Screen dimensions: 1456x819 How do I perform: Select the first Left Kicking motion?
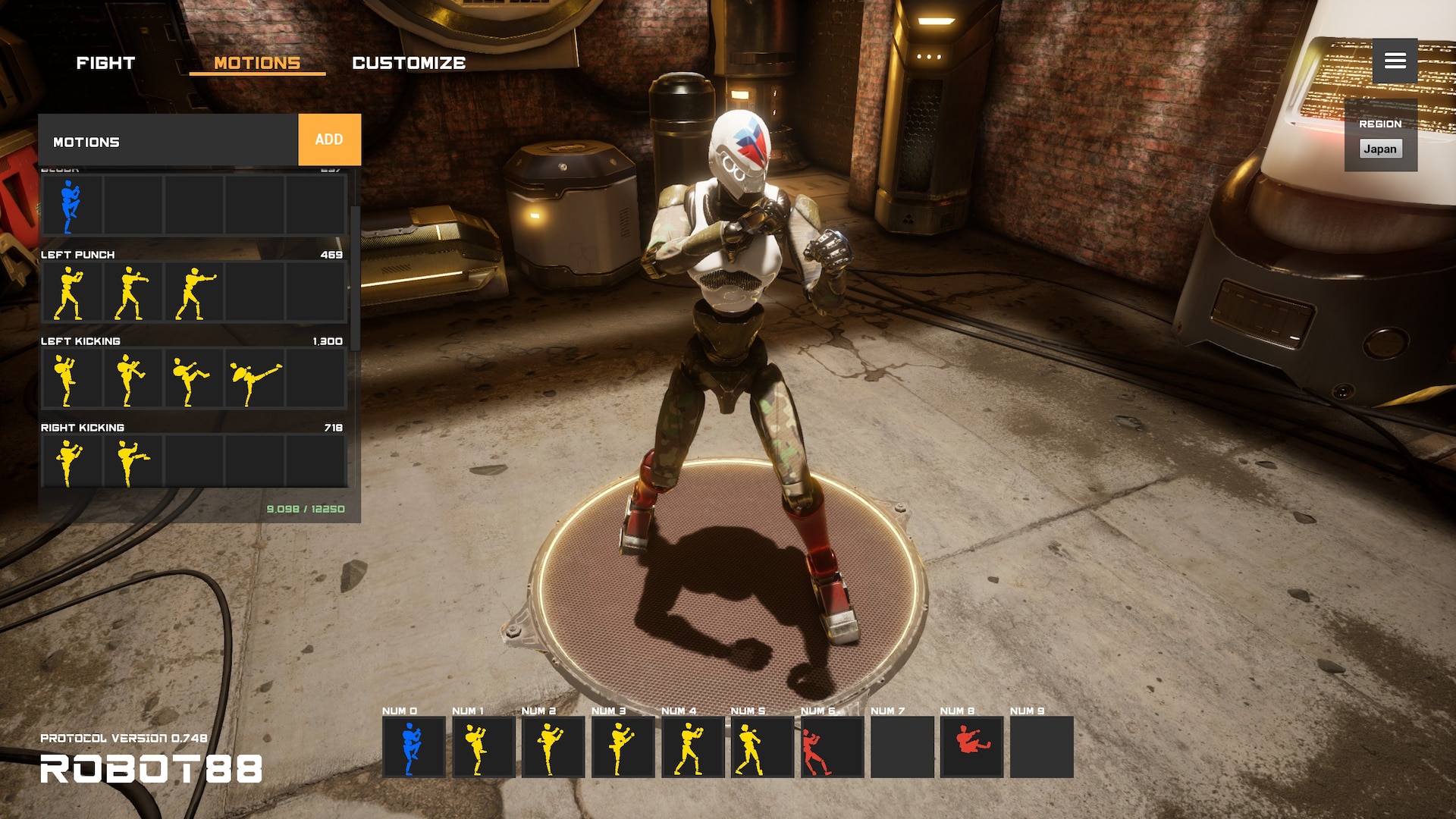coord(71,378)
